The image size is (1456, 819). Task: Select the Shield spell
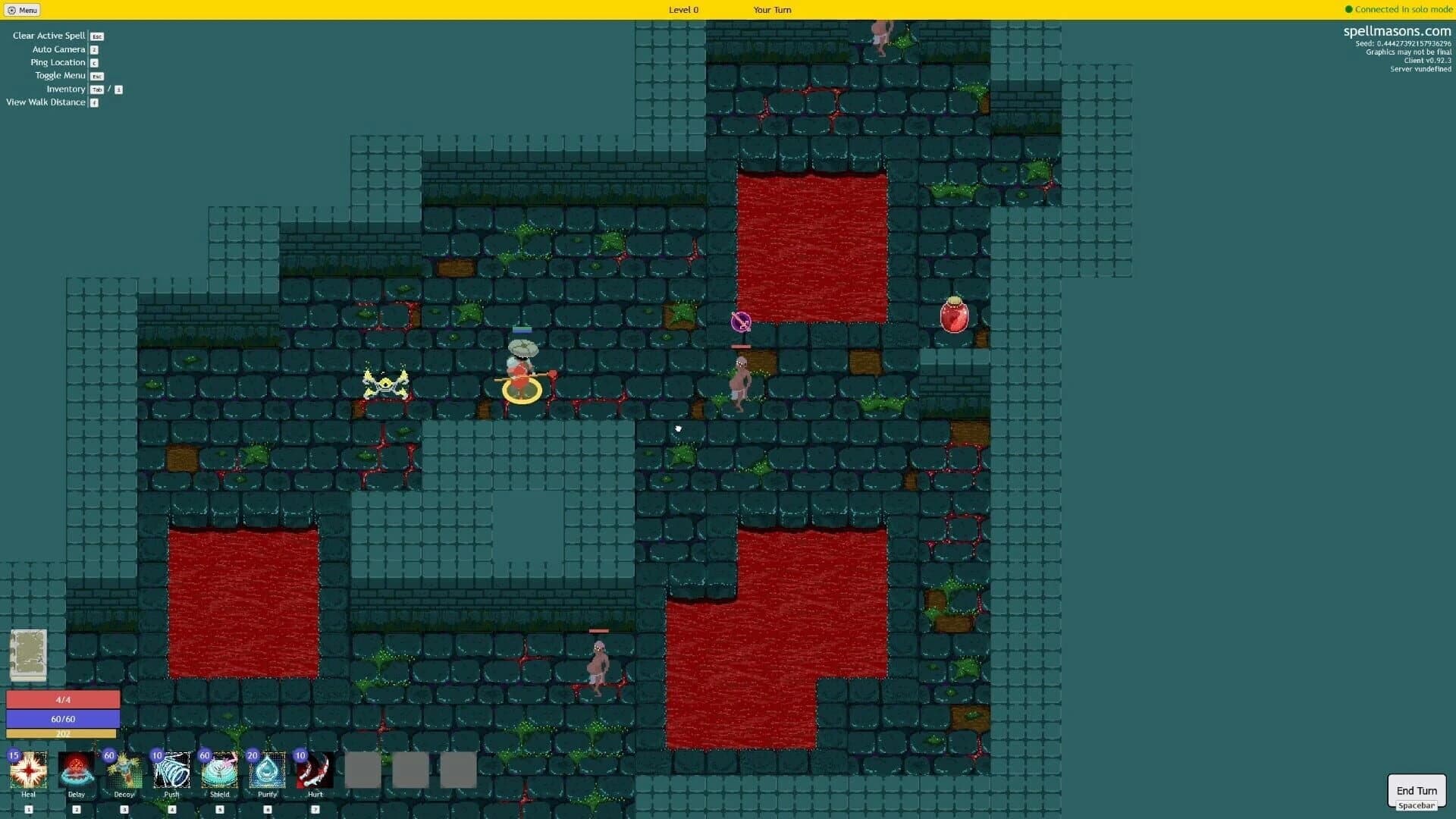tap(219, 770)
